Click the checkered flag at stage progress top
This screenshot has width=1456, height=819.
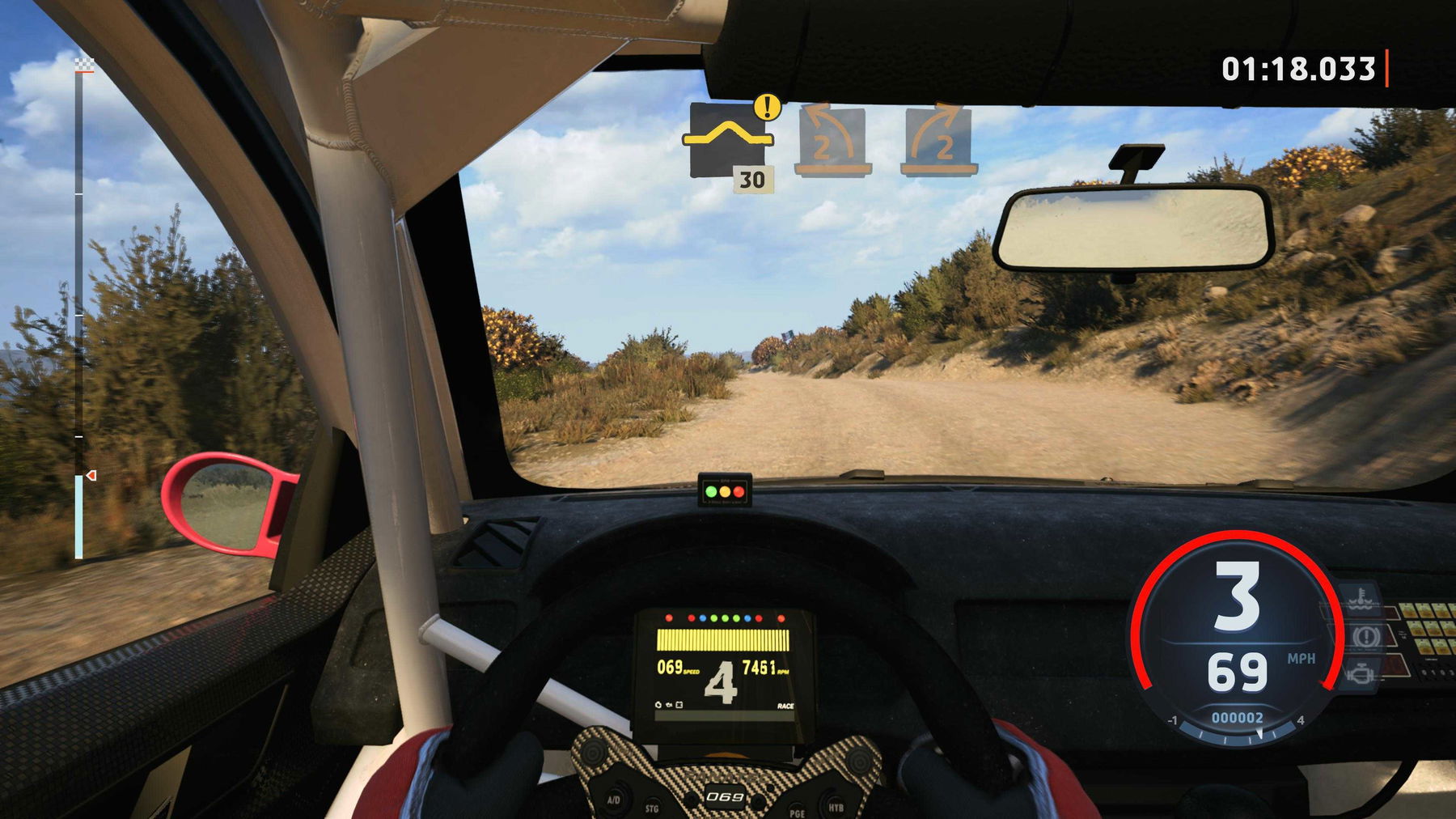[x=83, y=64]
